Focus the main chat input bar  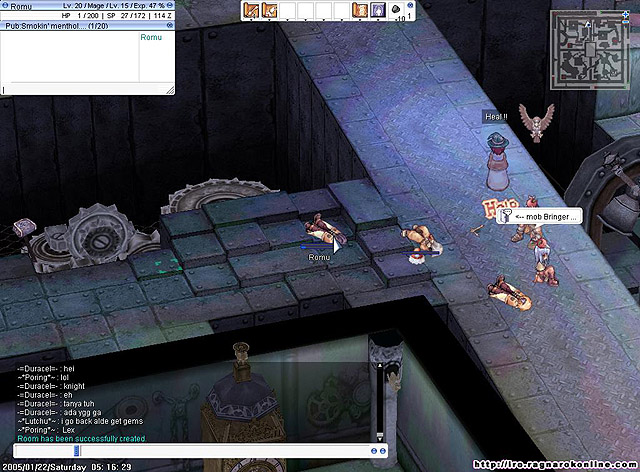190,451
